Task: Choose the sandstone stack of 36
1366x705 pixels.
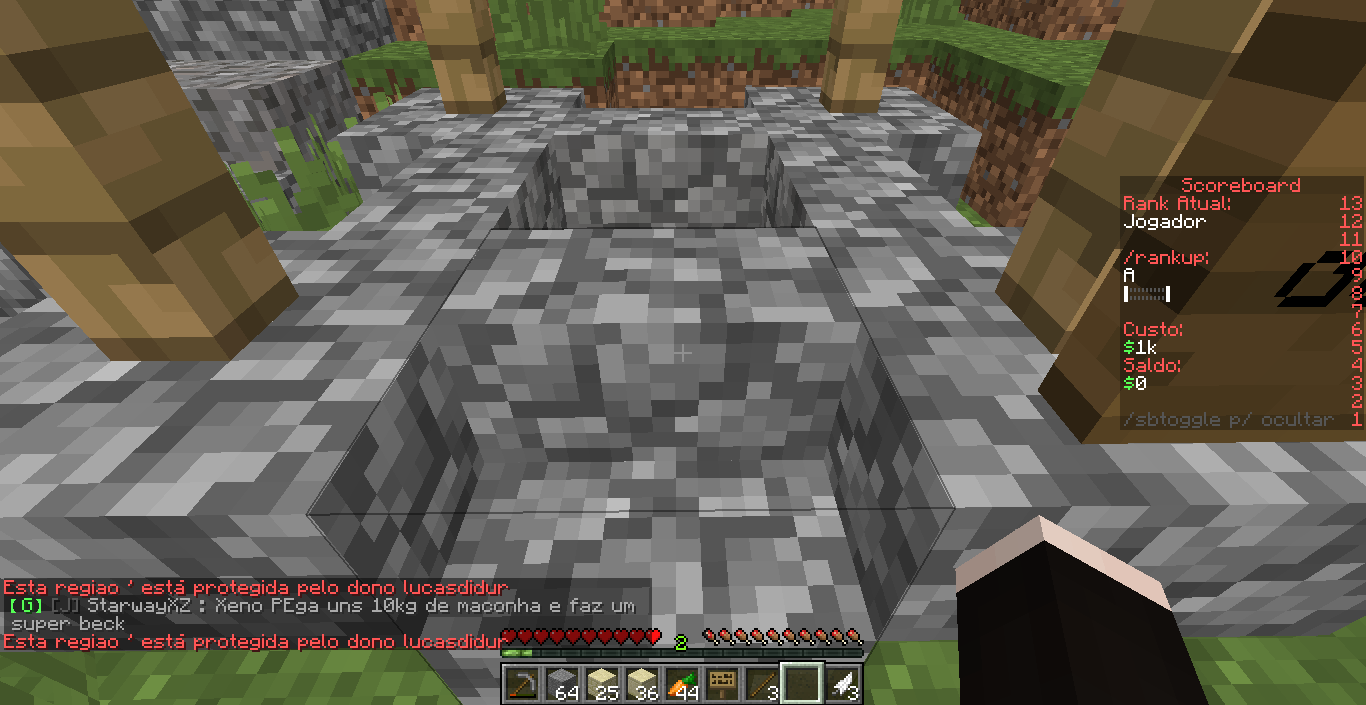Action: coord(641,684)
